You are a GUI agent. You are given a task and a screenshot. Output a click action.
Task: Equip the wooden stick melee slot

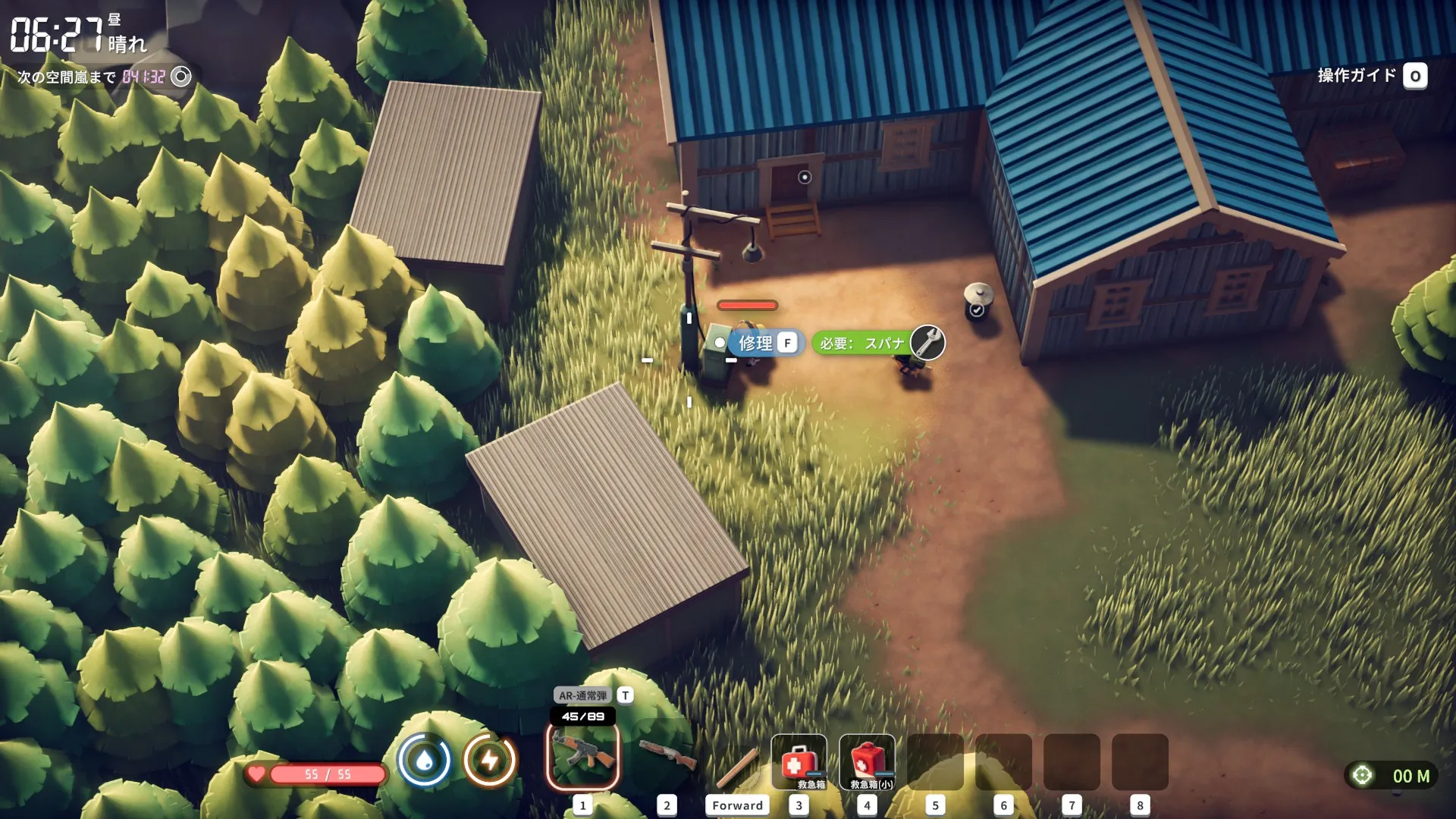click(737, 766)
